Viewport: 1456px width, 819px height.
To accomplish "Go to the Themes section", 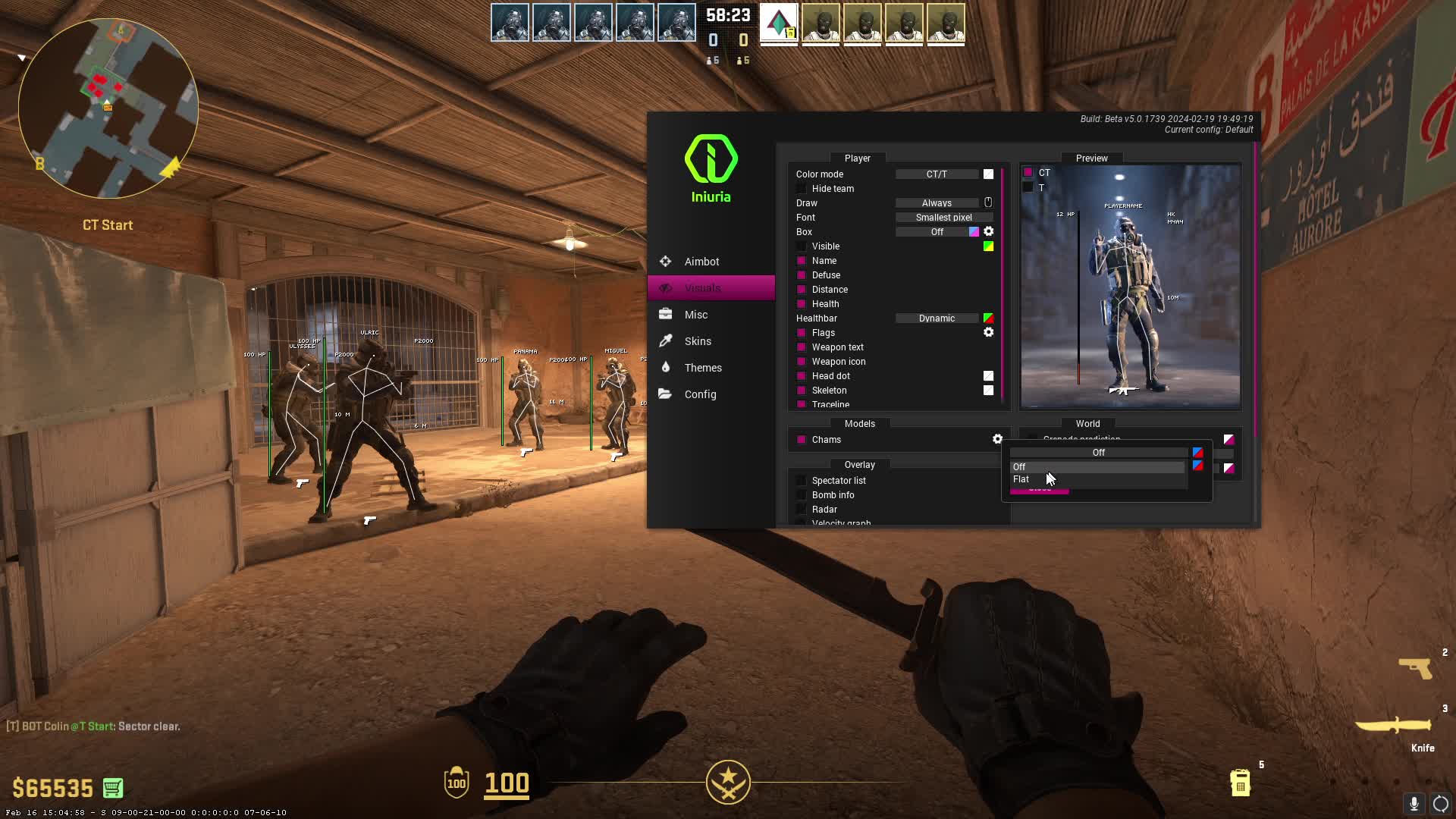I will [703, 368].
